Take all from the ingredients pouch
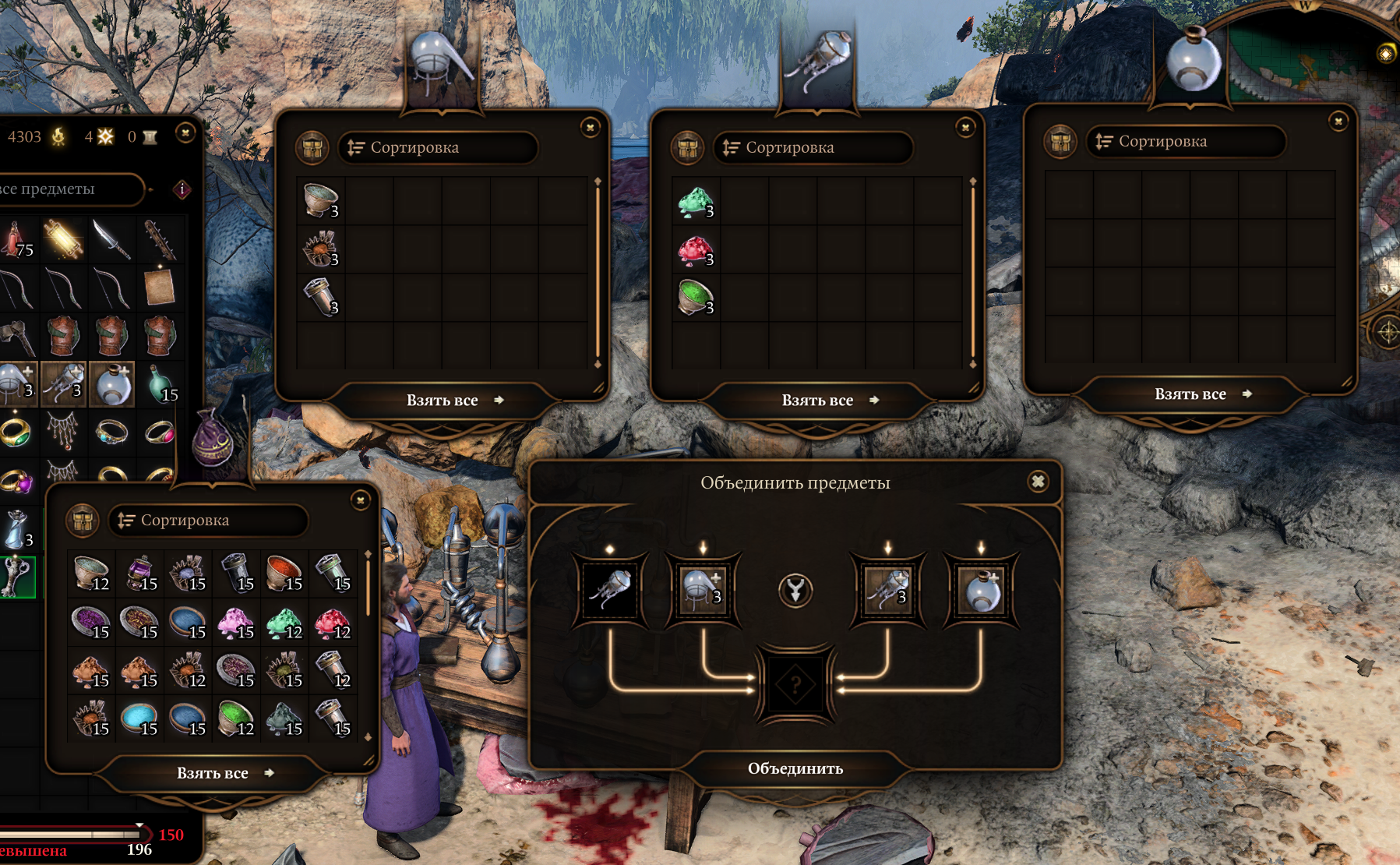Screen dimensions: 1400x865 [x=213, y=773]
